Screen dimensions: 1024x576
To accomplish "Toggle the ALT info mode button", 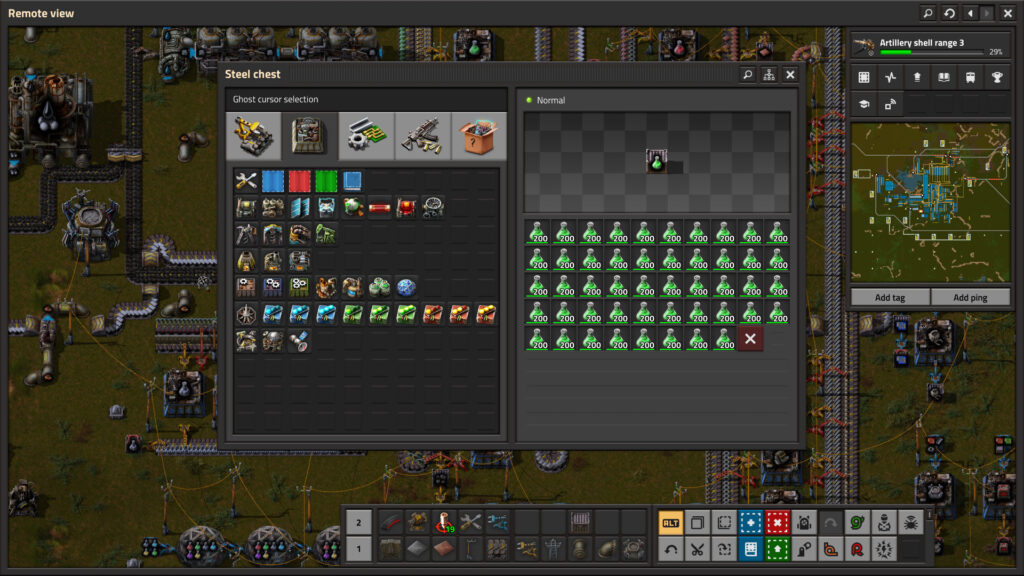I will tap(670, 521).
